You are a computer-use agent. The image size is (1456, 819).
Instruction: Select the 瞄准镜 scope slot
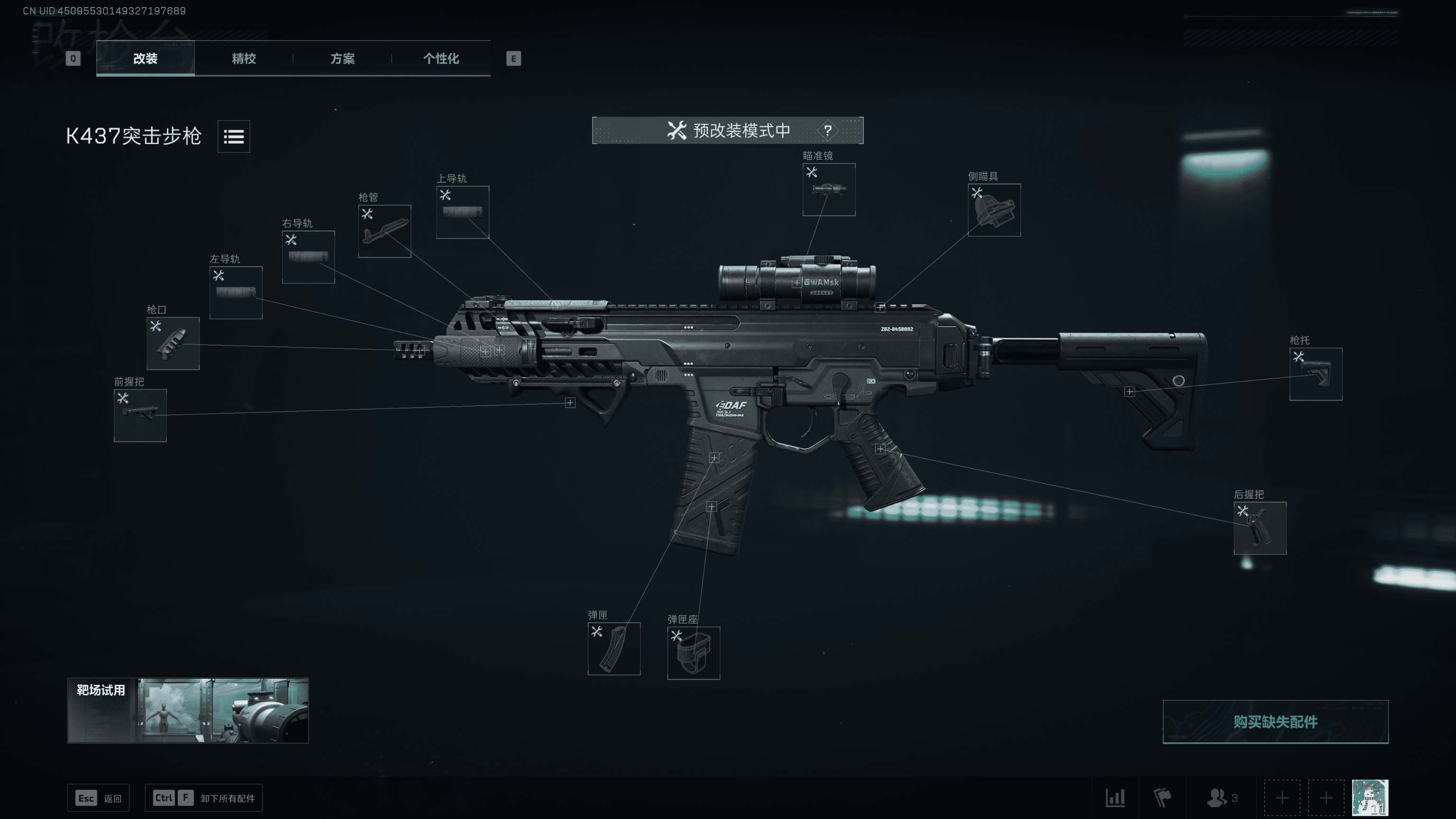click(828, 190)
